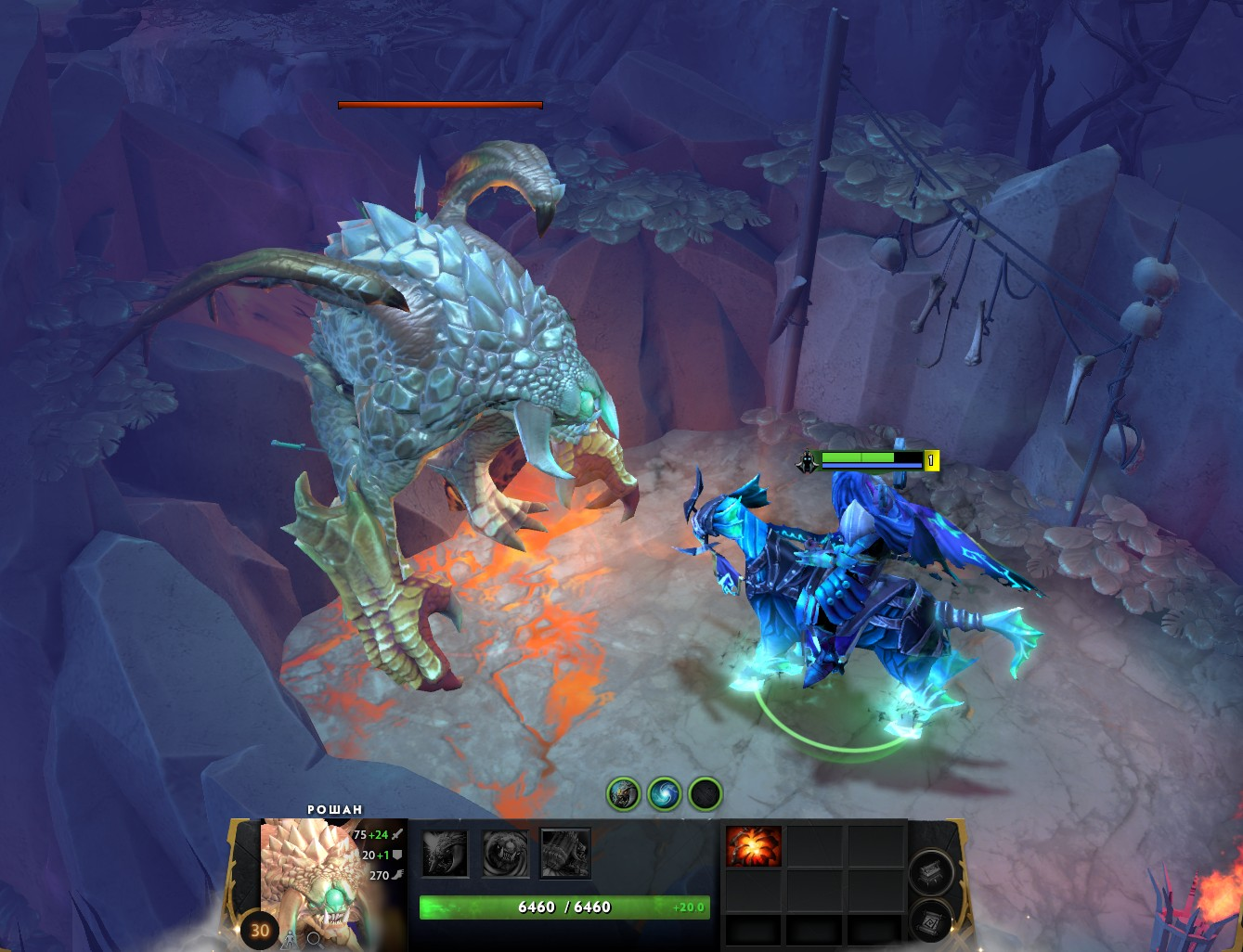Image resolution: width=1243 pixels, height=952 pixels.
Task: Click the round buff icon showing a creature
Action: pos(624,794)
